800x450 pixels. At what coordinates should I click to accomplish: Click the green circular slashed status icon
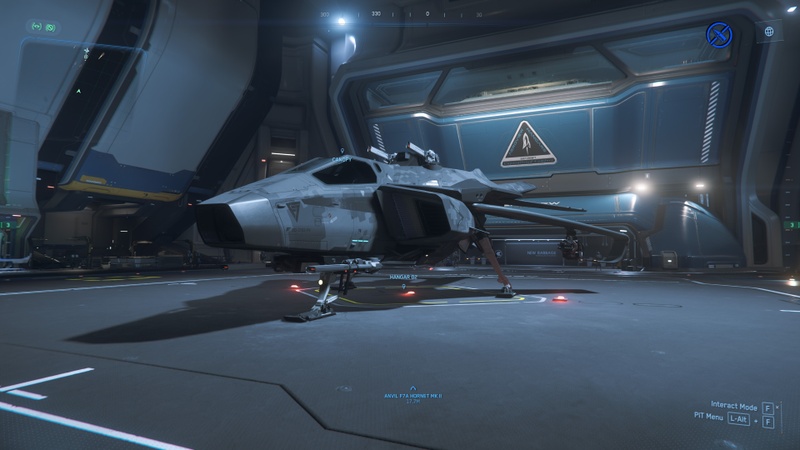coord(51,27)
